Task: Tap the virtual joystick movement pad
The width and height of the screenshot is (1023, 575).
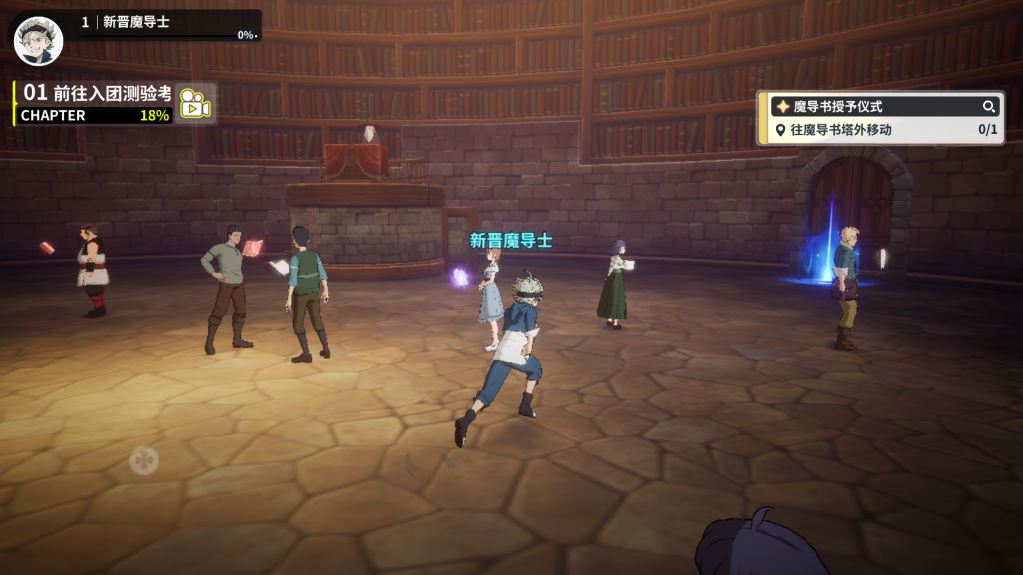Action: coord(144,460)
